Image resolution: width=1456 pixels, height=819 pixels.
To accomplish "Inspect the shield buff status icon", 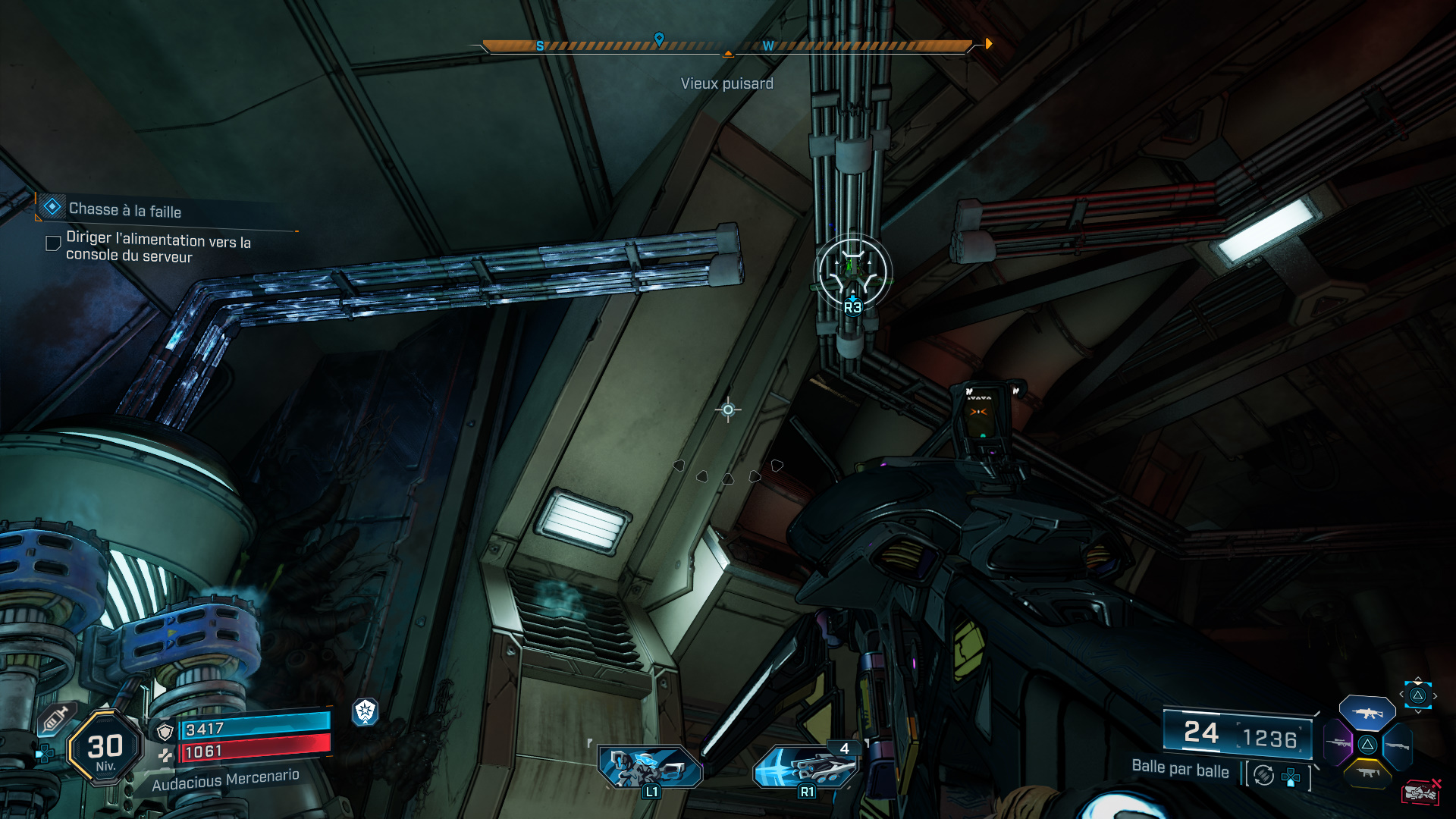I will (366, 711).
